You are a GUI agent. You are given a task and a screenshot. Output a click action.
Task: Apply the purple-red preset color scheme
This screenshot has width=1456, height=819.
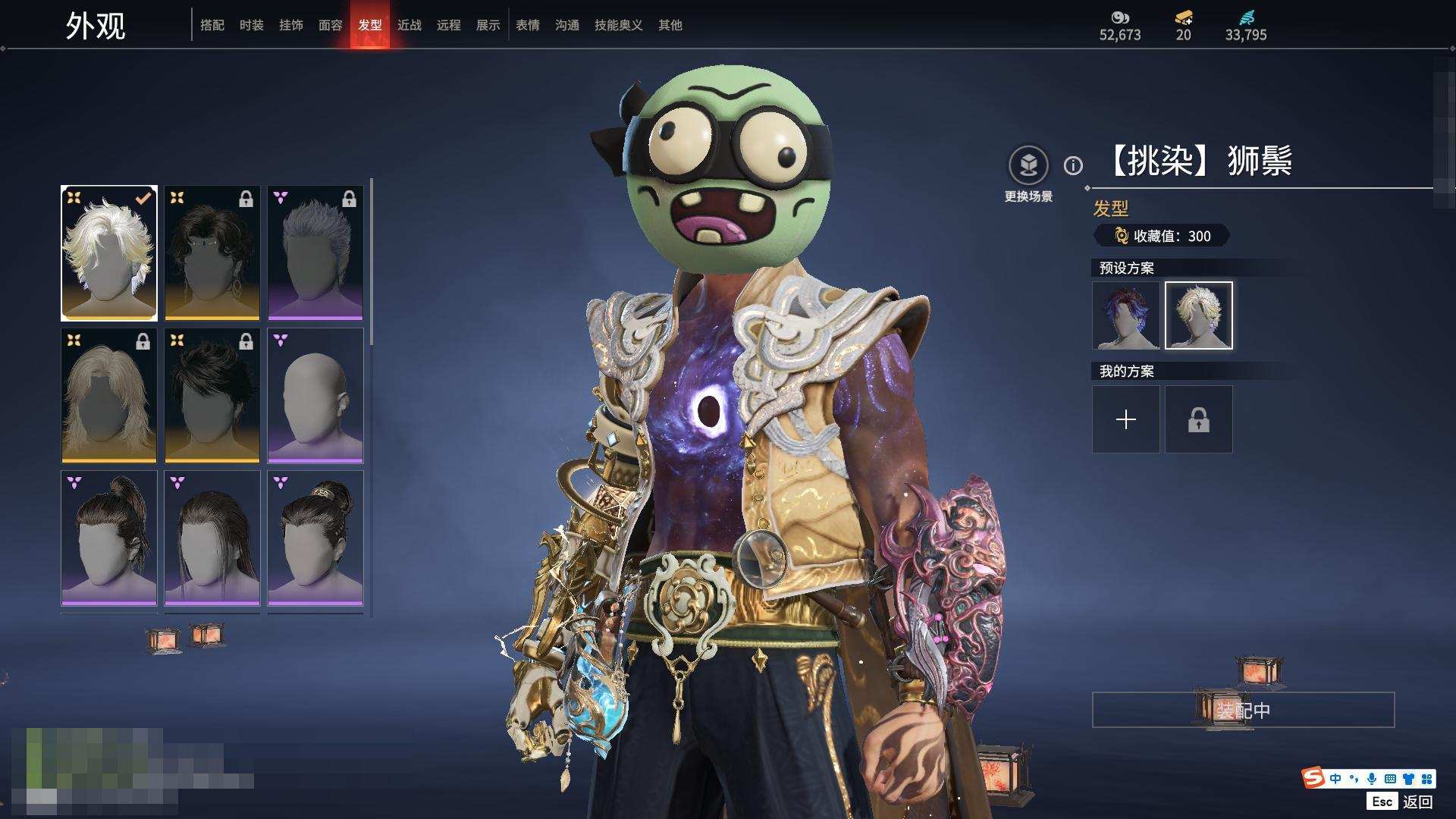[x=1126, y=315]
